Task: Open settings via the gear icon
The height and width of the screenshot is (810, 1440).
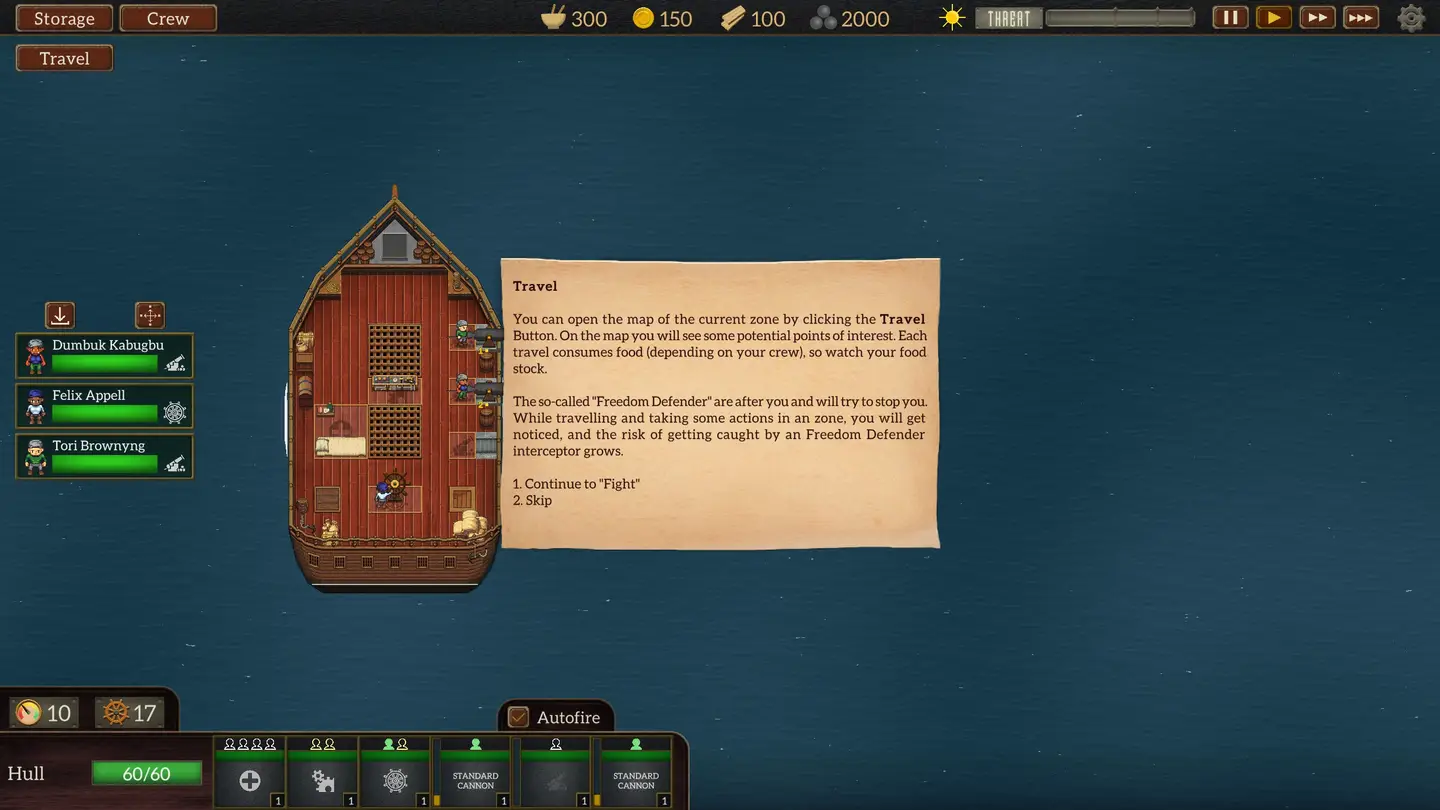Action: pos(1411,18)
